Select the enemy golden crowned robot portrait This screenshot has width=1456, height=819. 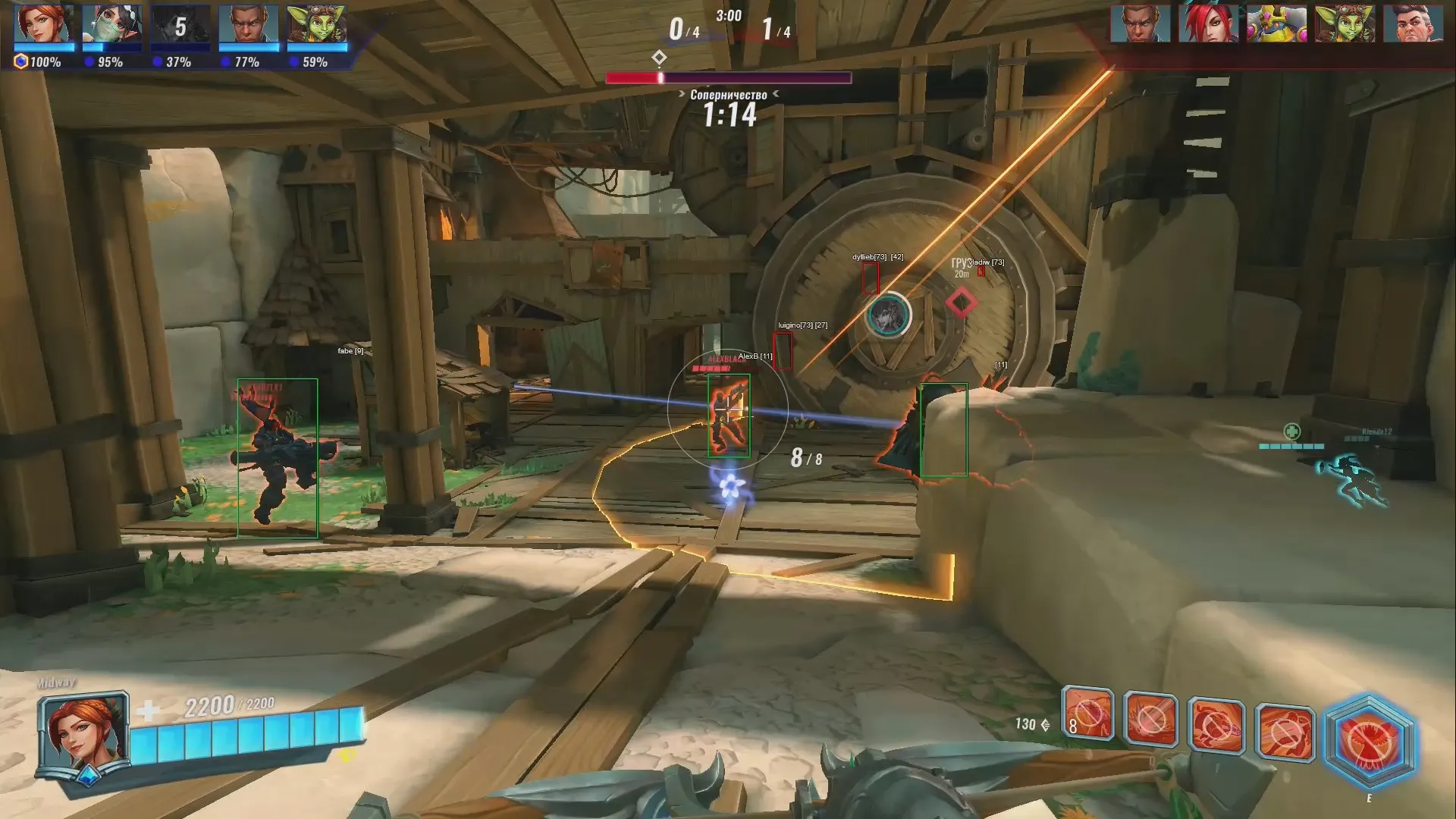(x=1276, y=24)
